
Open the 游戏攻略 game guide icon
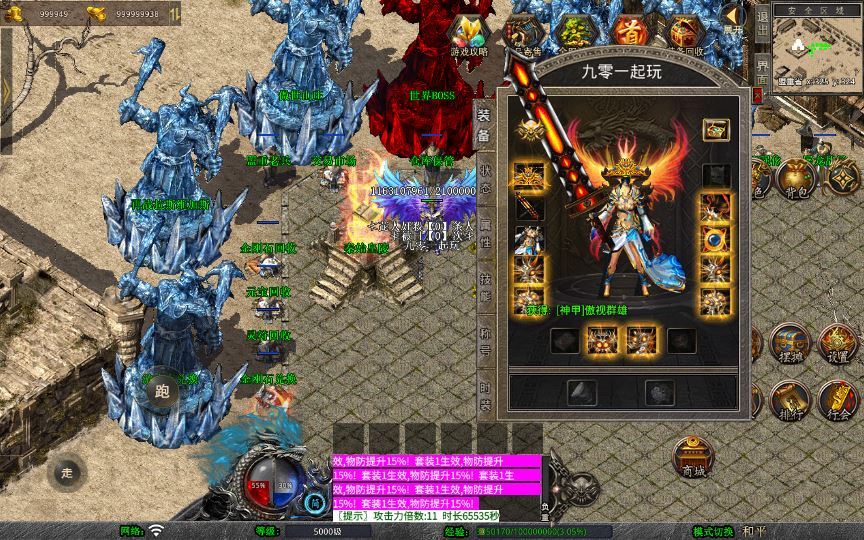pyautogui.click(x=469, y=36)
